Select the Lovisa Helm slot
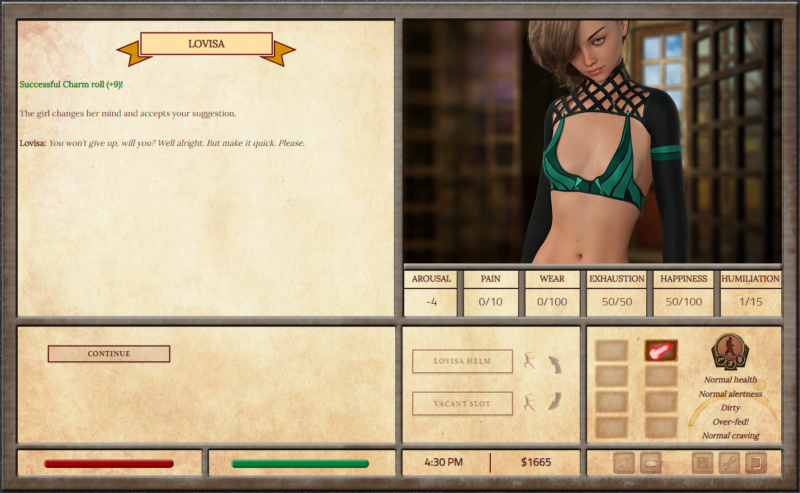This screenshot has width=800, height=493. point(462,361)
